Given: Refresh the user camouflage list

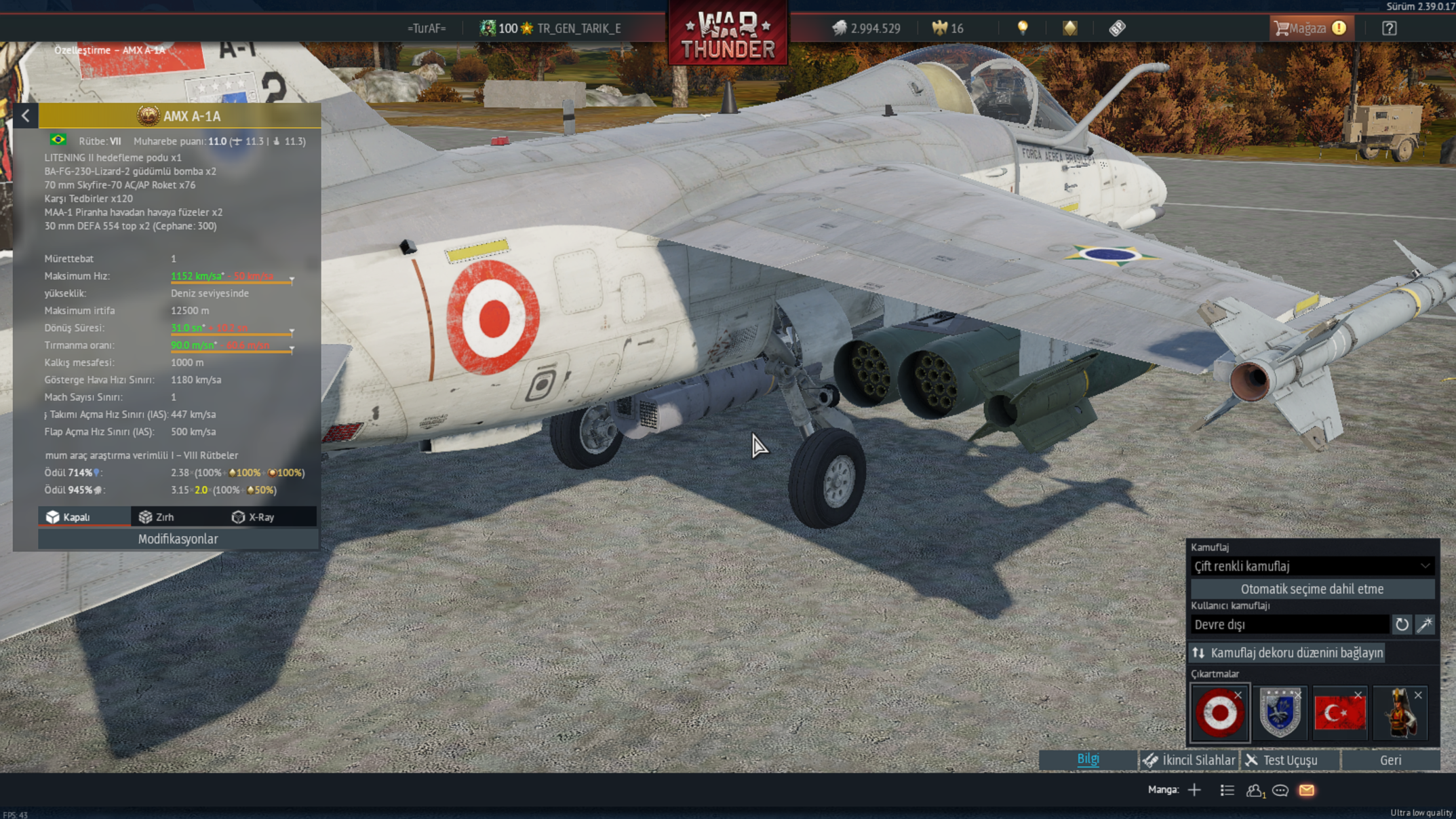Looking at the screenshot, I should pyautogui.click(x=1402, y=624).
